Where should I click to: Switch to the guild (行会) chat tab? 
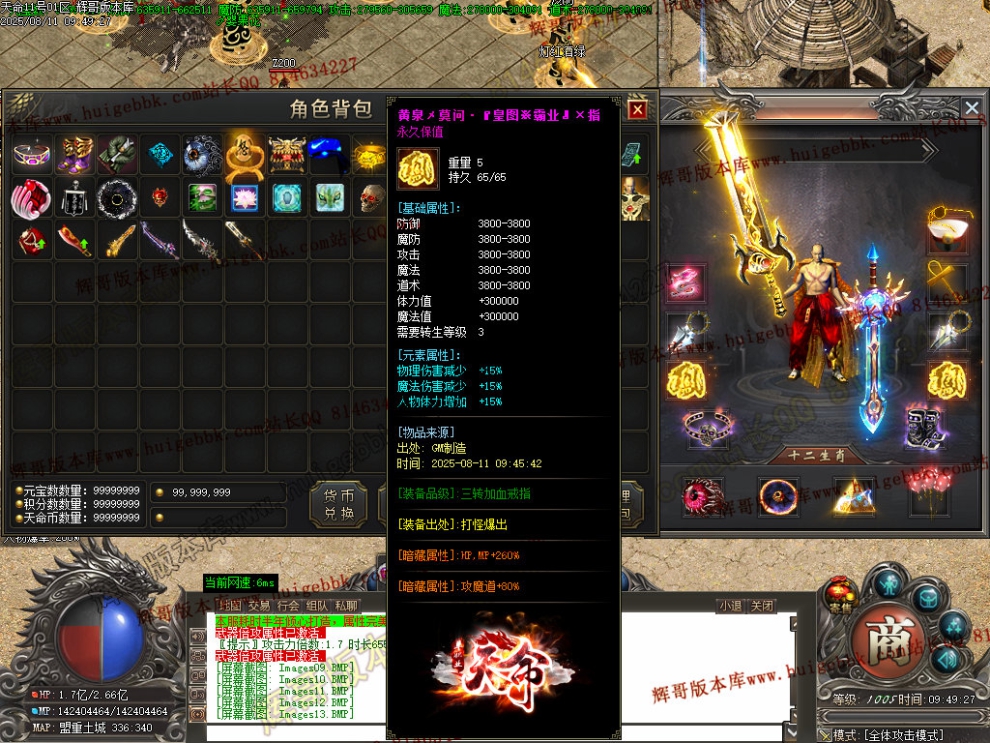pos(289,605)
